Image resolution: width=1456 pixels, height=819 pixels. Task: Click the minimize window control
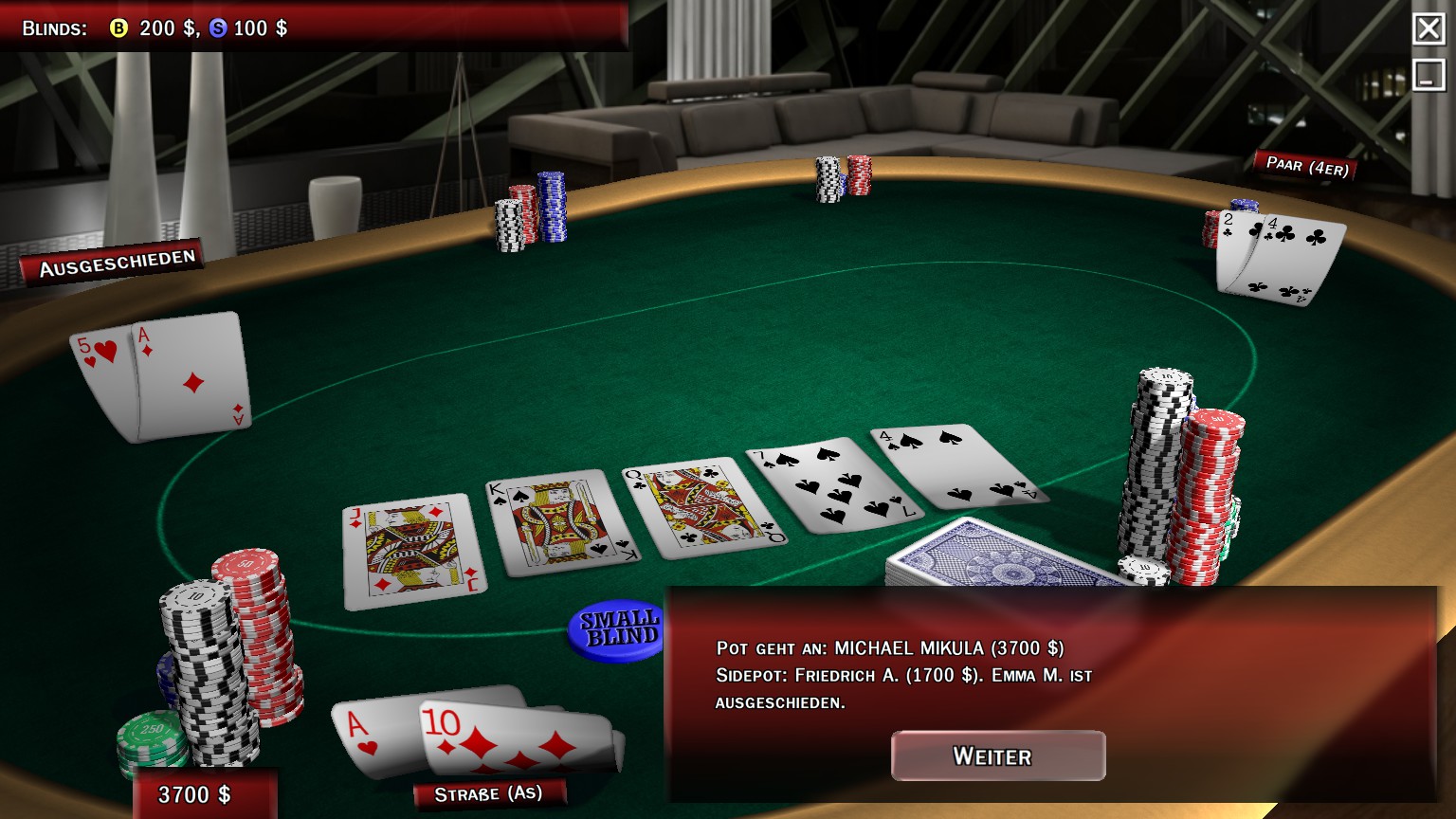(x=1429, y=73)
